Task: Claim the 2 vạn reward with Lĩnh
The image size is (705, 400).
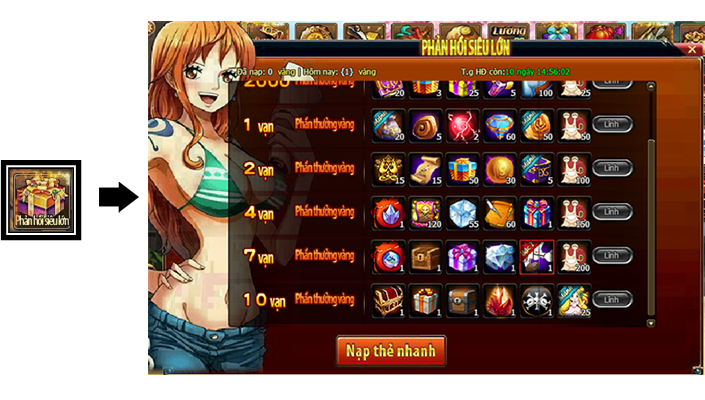Action: click(x=611, y=168)
